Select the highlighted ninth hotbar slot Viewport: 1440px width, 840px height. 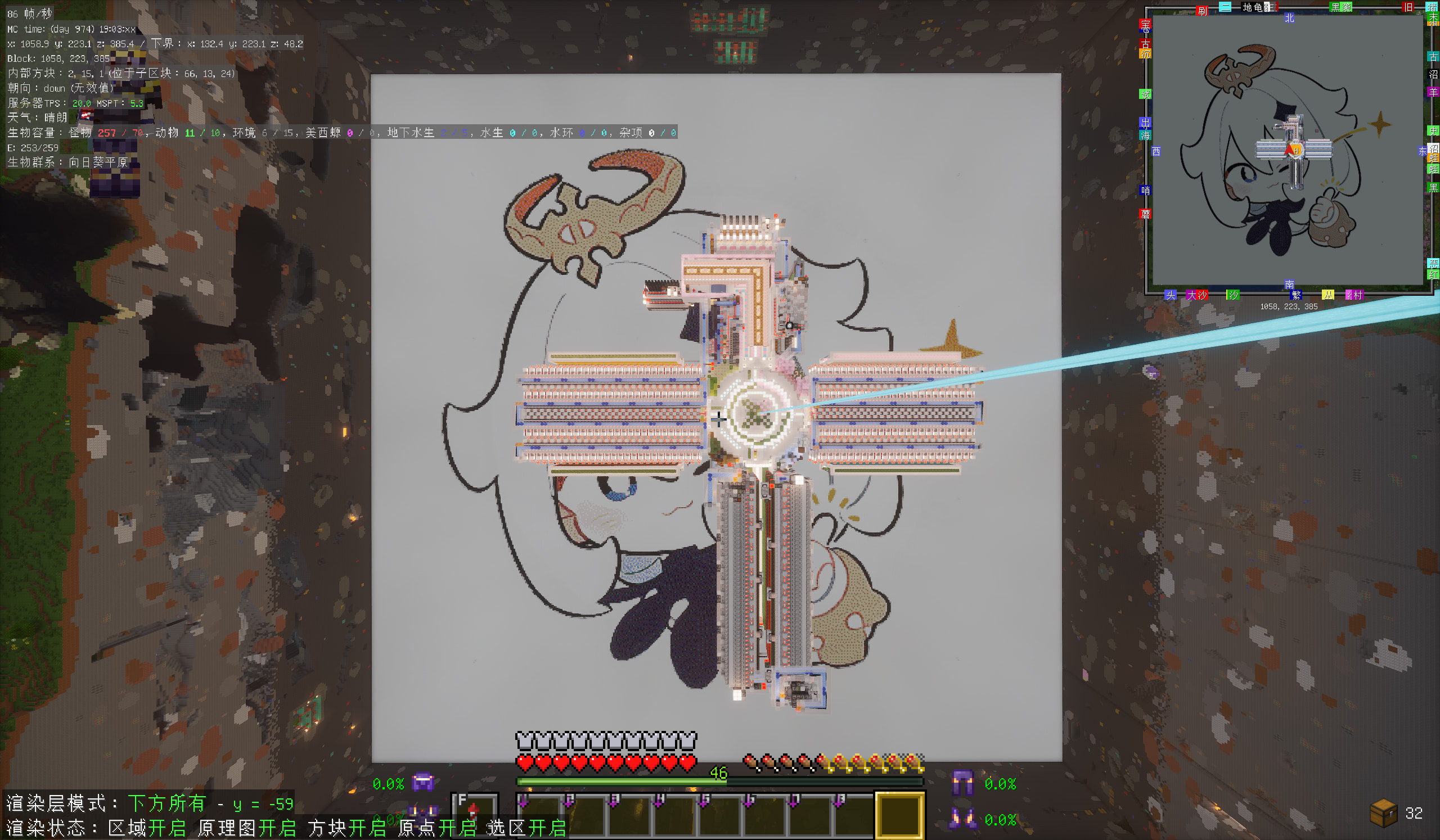click(x=899, y=815)
